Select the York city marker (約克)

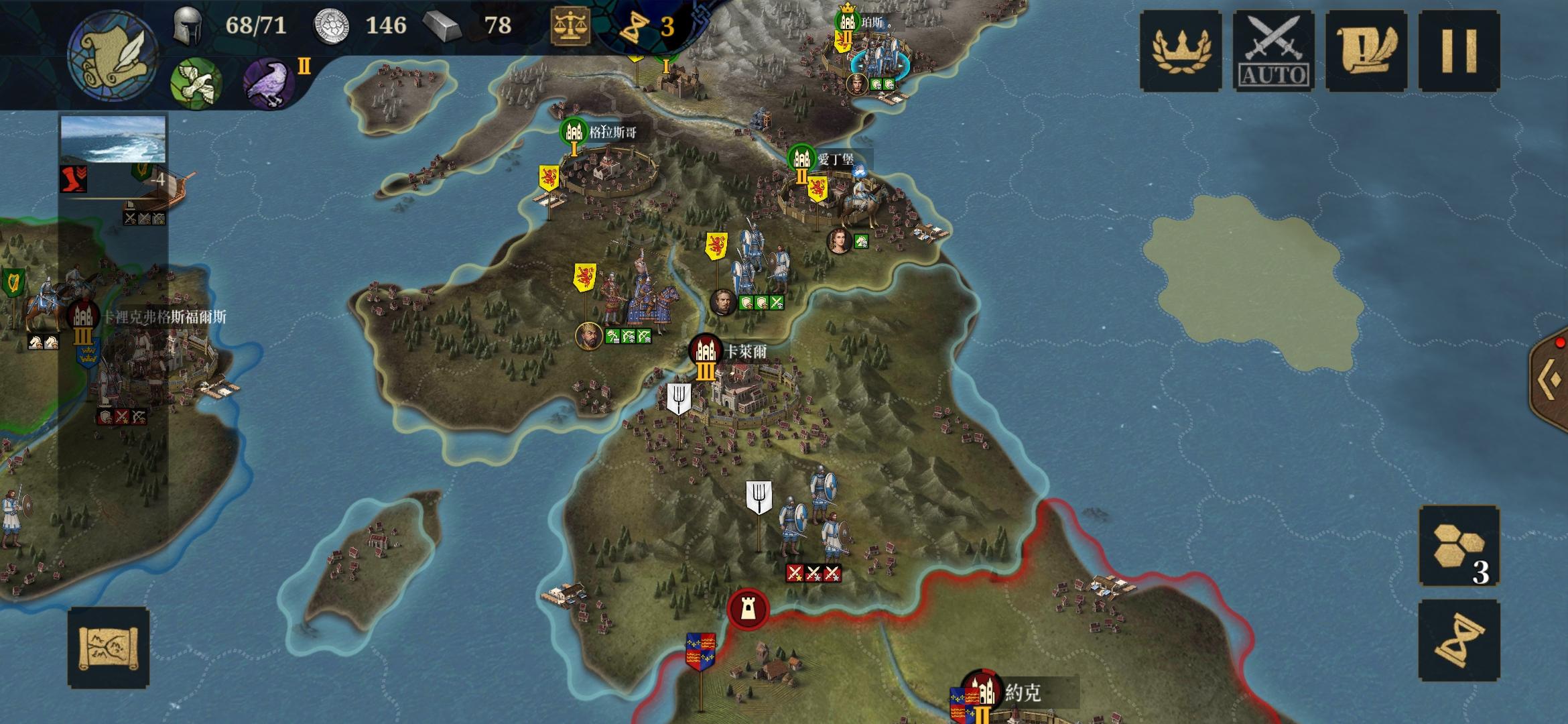(x=982, y=690)
